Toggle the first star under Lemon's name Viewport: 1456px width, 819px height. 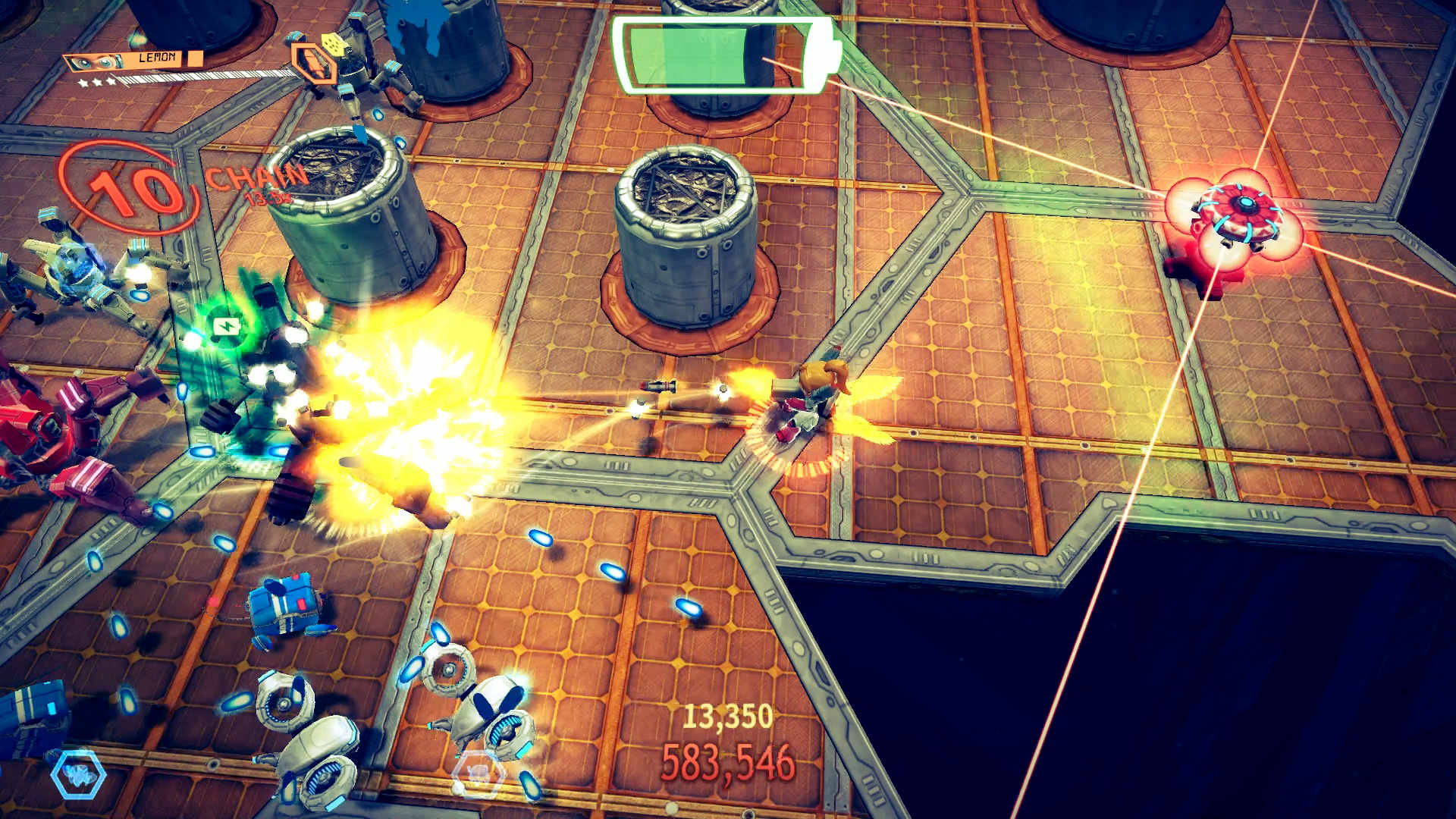tap(82, 81)
